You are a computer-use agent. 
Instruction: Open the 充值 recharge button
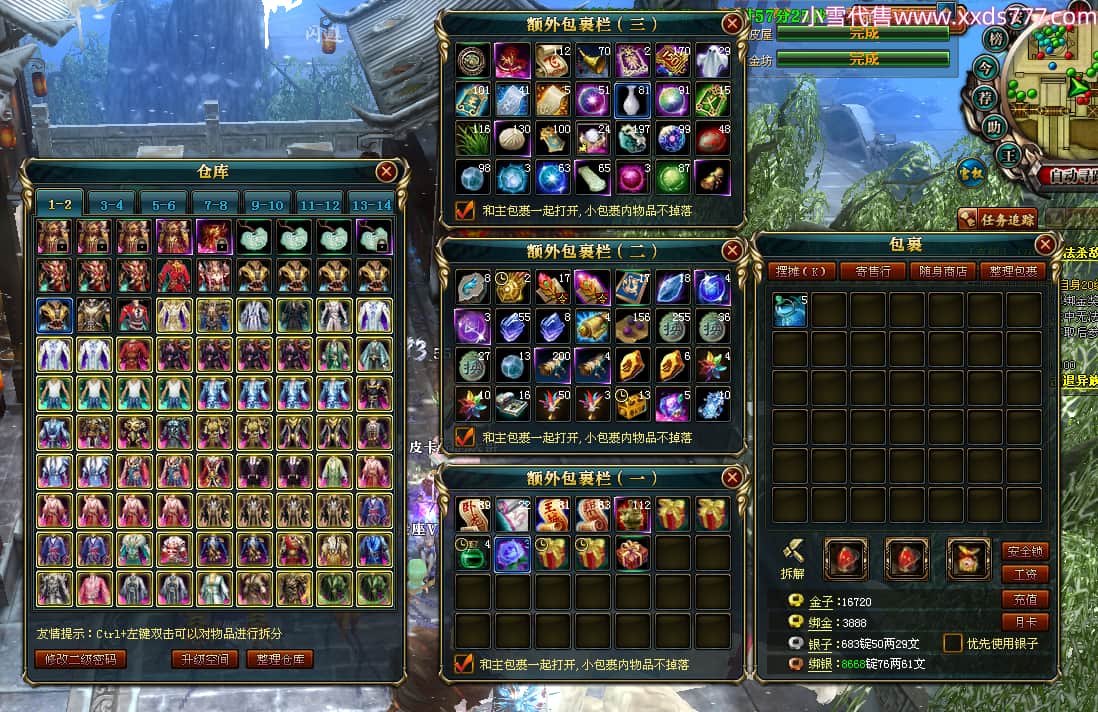point(1025,599)
